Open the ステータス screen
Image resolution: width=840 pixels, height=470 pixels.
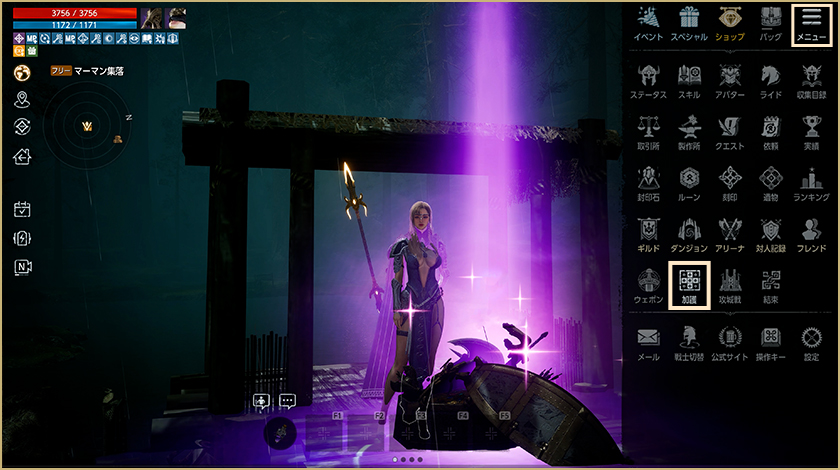pyautogui.click(x=648, y=80)
